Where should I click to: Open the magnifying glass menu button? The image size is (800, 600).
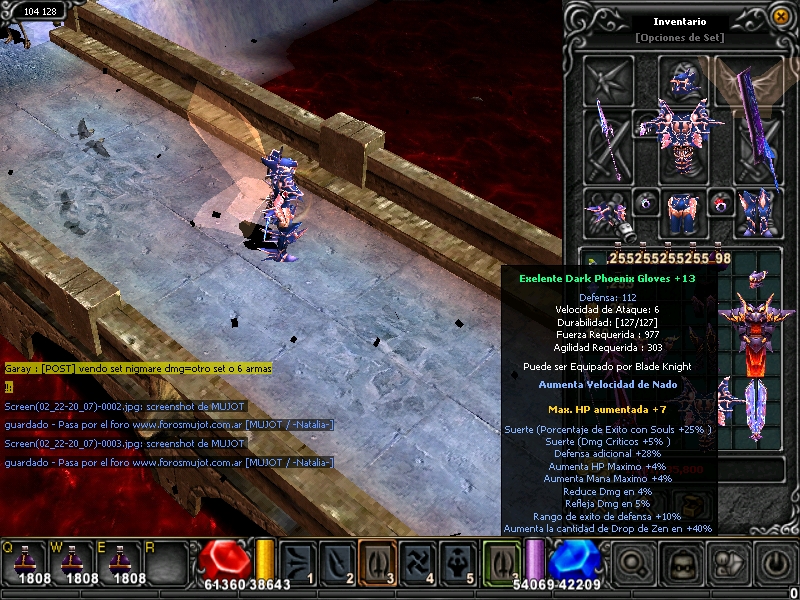click(632, 565)
